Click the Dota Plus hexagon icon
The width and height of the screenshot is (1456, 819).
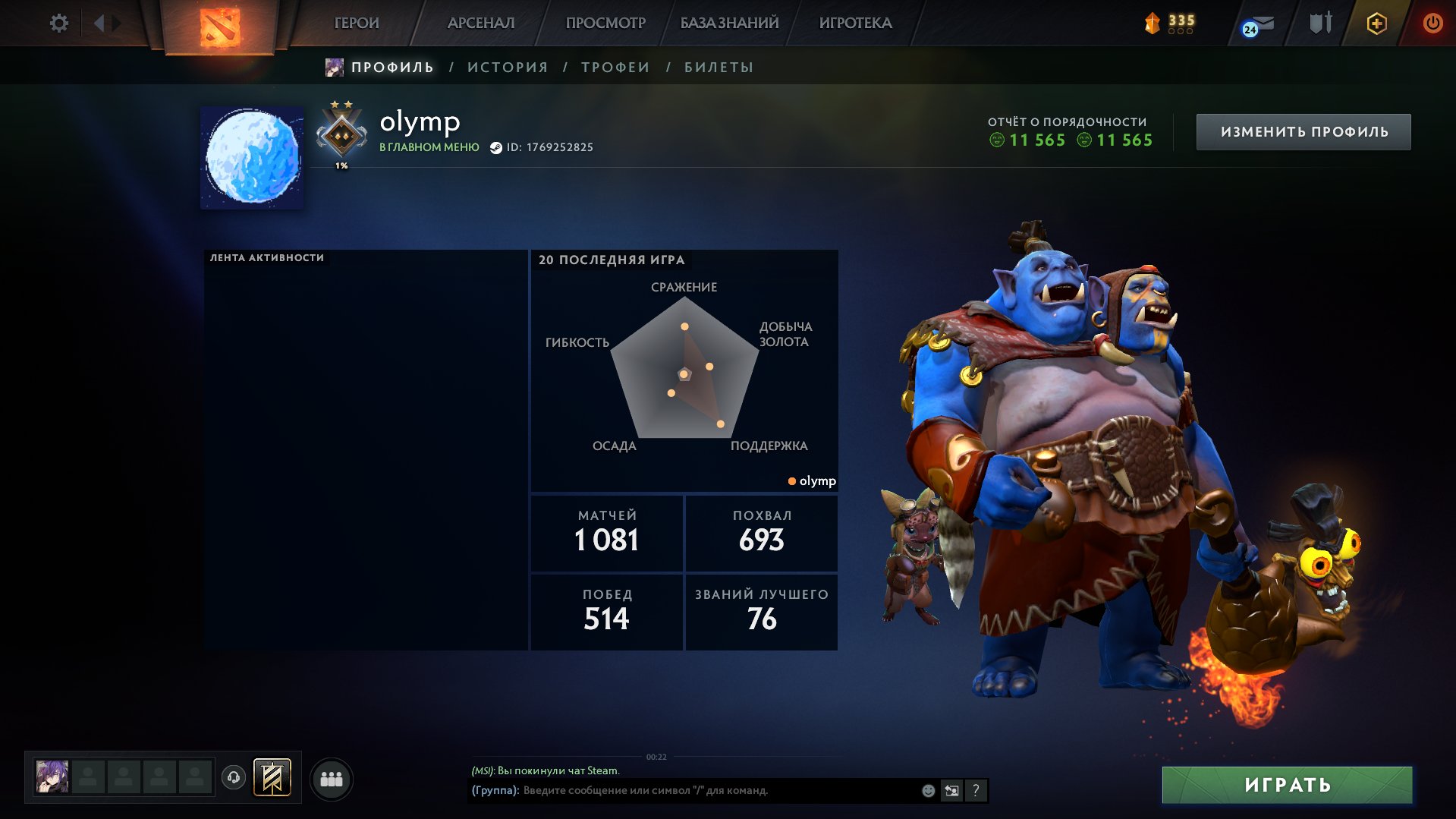click(x=1376, y=24)
